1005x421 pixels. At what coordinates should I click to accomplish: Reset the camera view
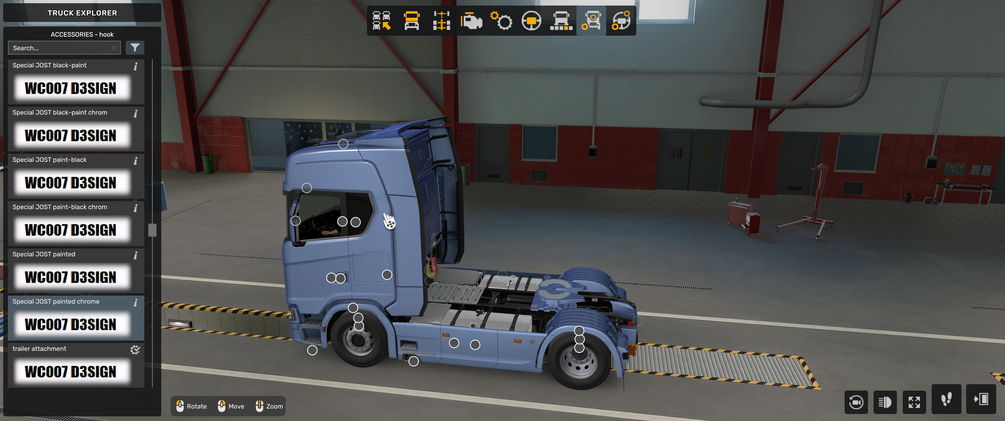coord(856,402)
